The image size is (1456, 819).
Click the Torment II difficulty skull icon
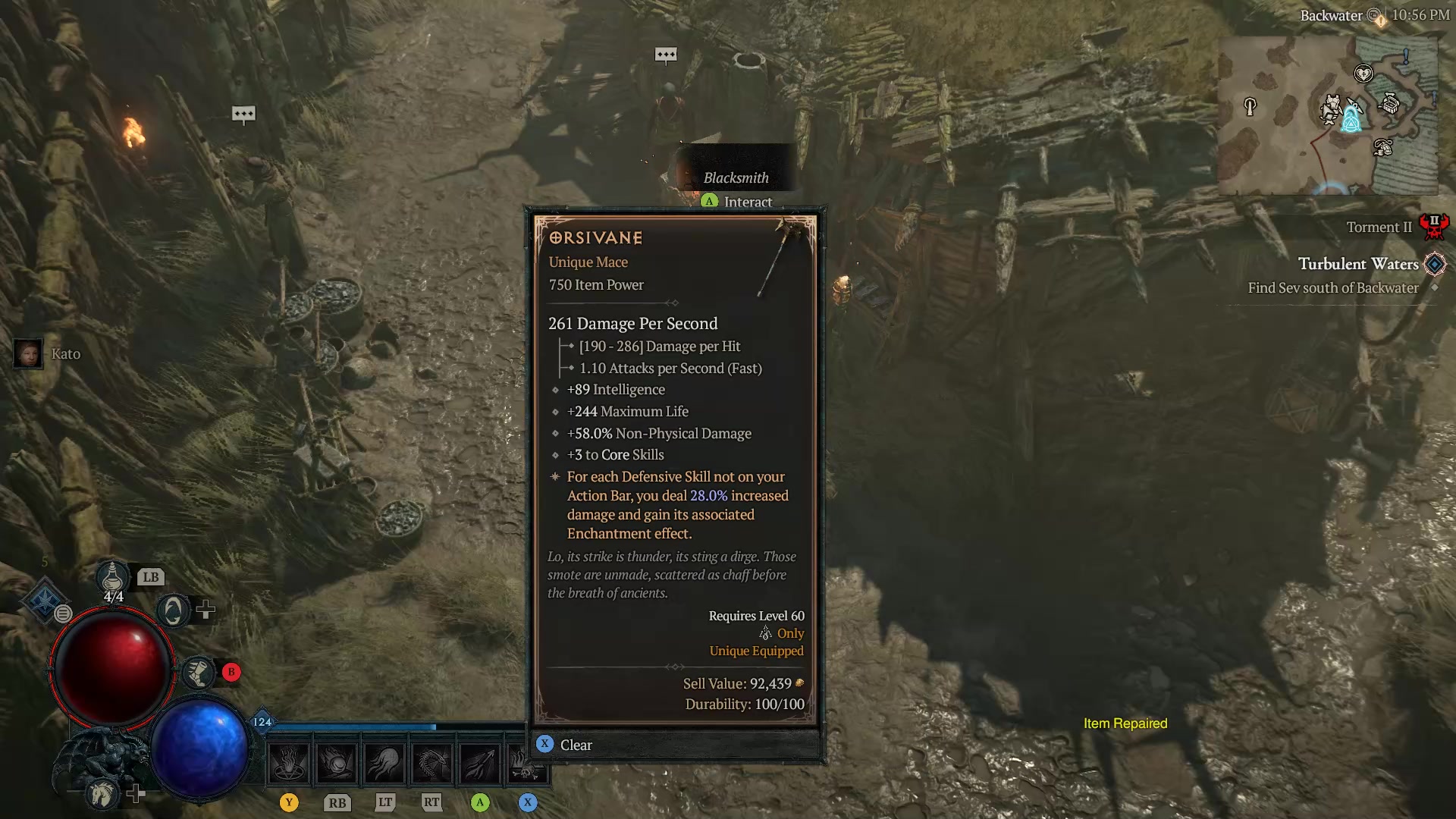tap(1436, 225)
